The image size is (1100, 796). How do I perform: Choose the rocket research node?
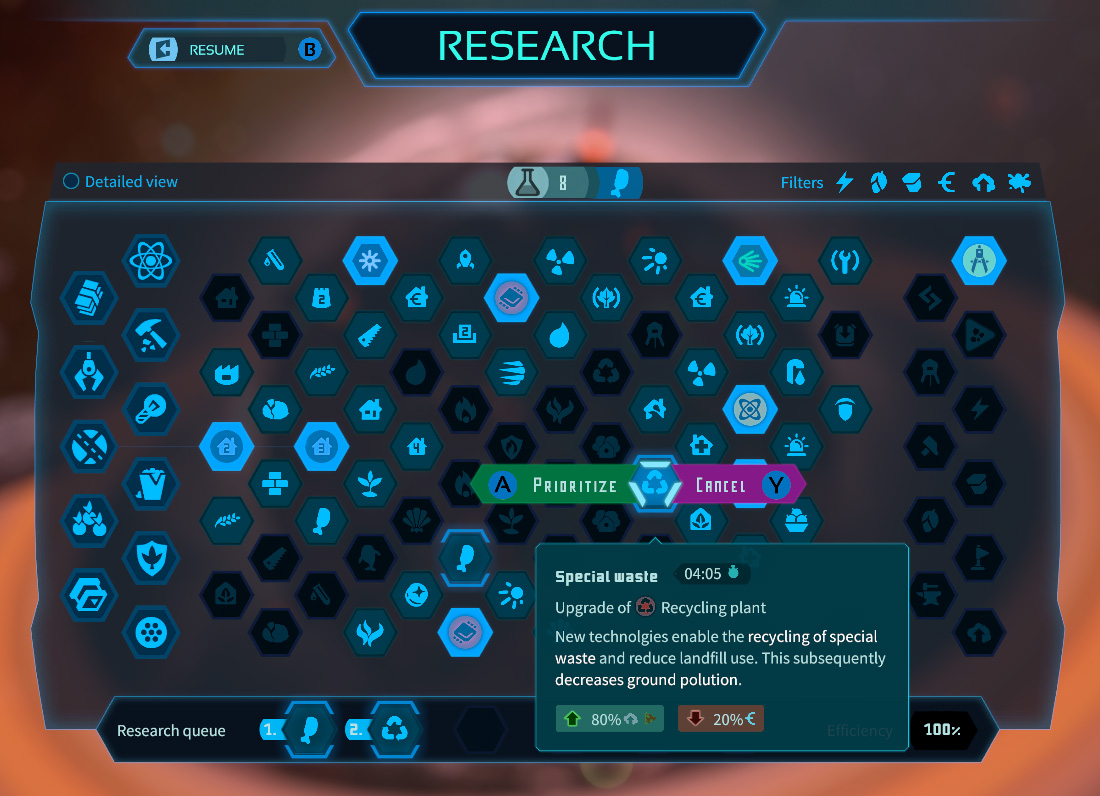click(464, 262)
